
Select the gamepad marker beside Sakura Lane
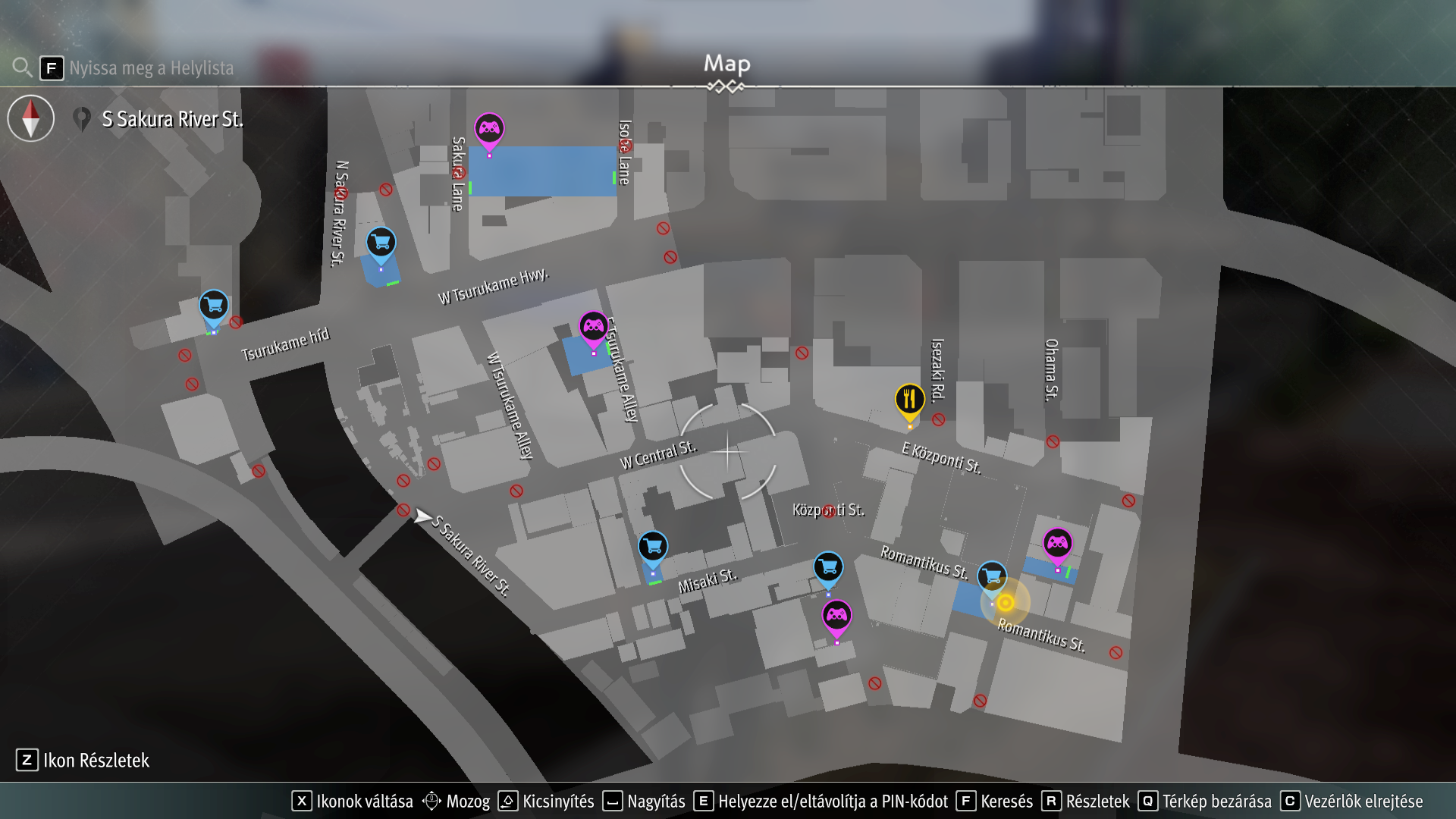[x=489, y=129]
